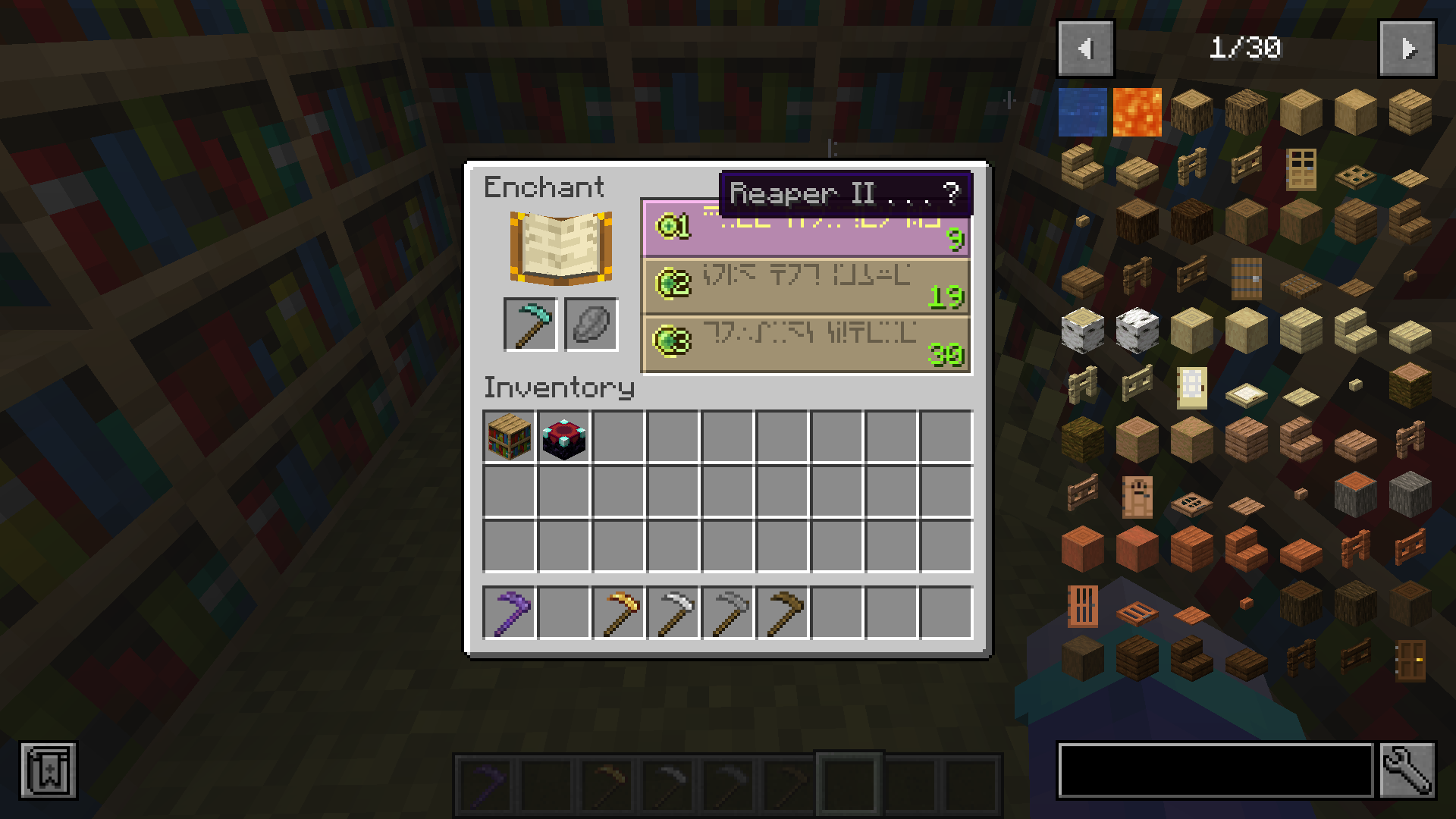Choose the level 9 Reaper II enchantment
This screenshot has width=1456, height=819.
(x=806, y=227)
